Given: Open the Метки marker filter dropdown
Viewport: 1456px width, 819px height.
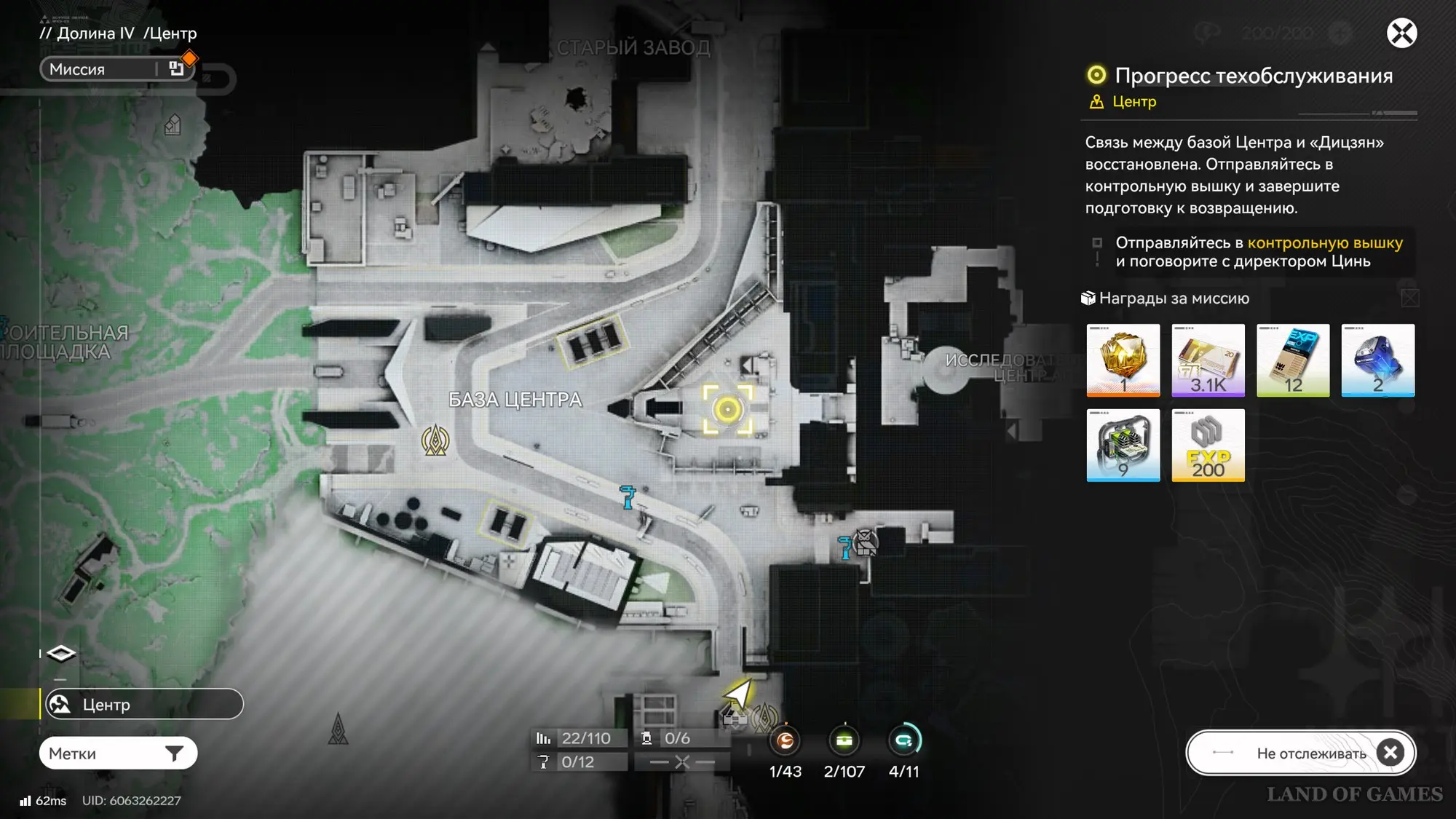Looking at the screenshot, I should (x=118, y=753).
